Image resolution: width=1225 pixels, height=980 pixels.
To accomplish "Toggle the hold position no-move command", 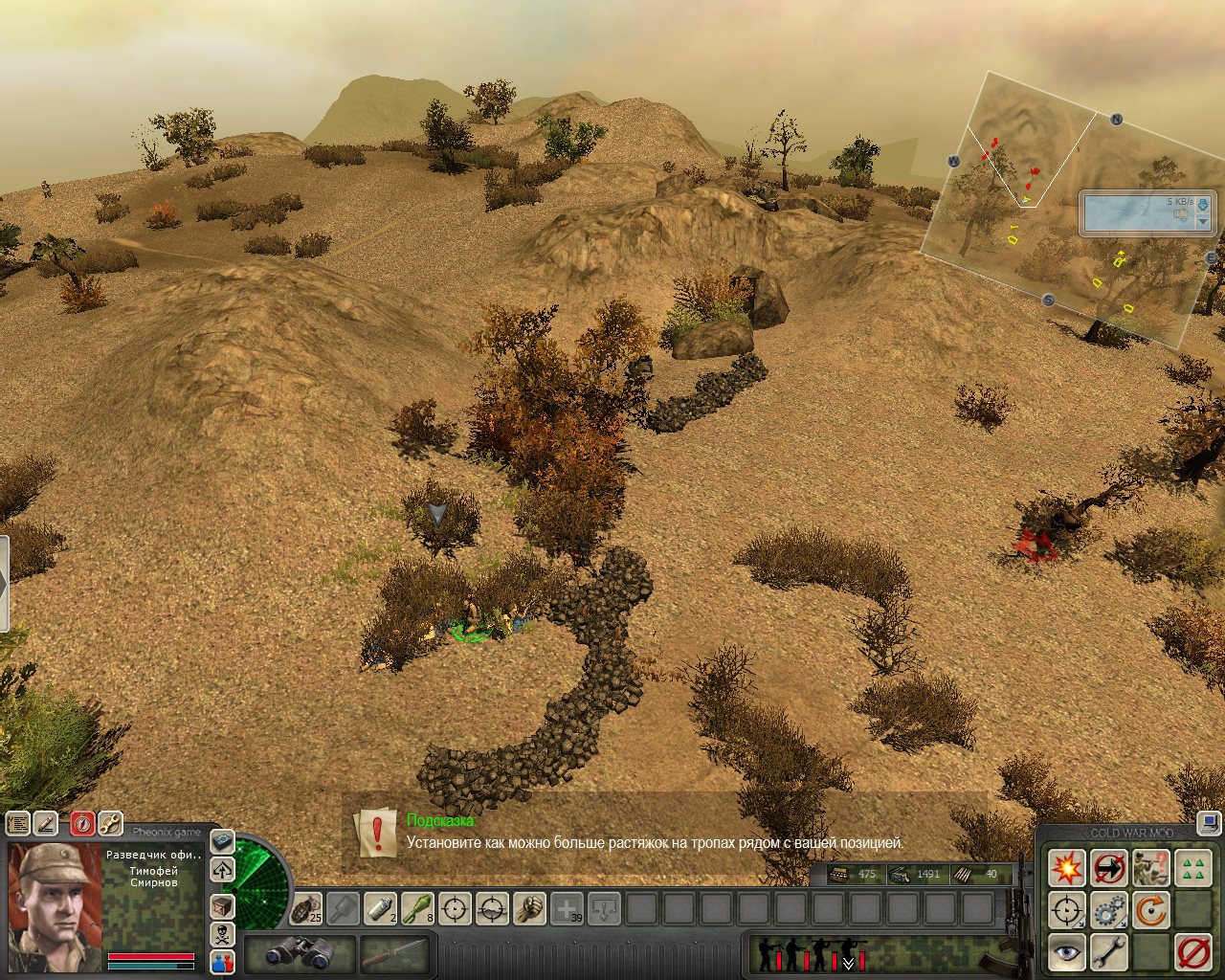I will pos(1109,869).
